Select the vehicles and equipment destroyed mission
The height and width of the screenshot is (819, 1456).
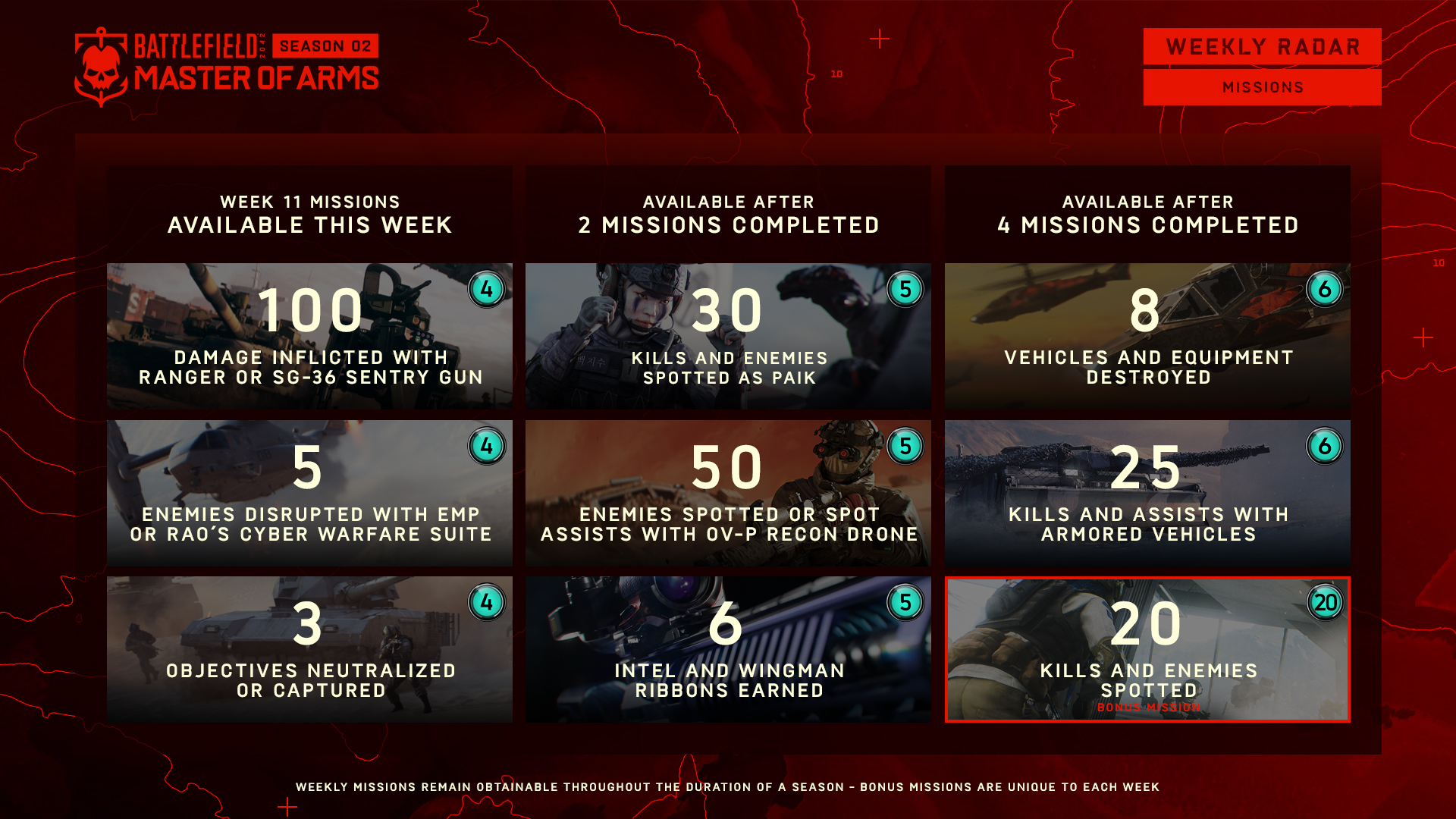pos(1147,336)
